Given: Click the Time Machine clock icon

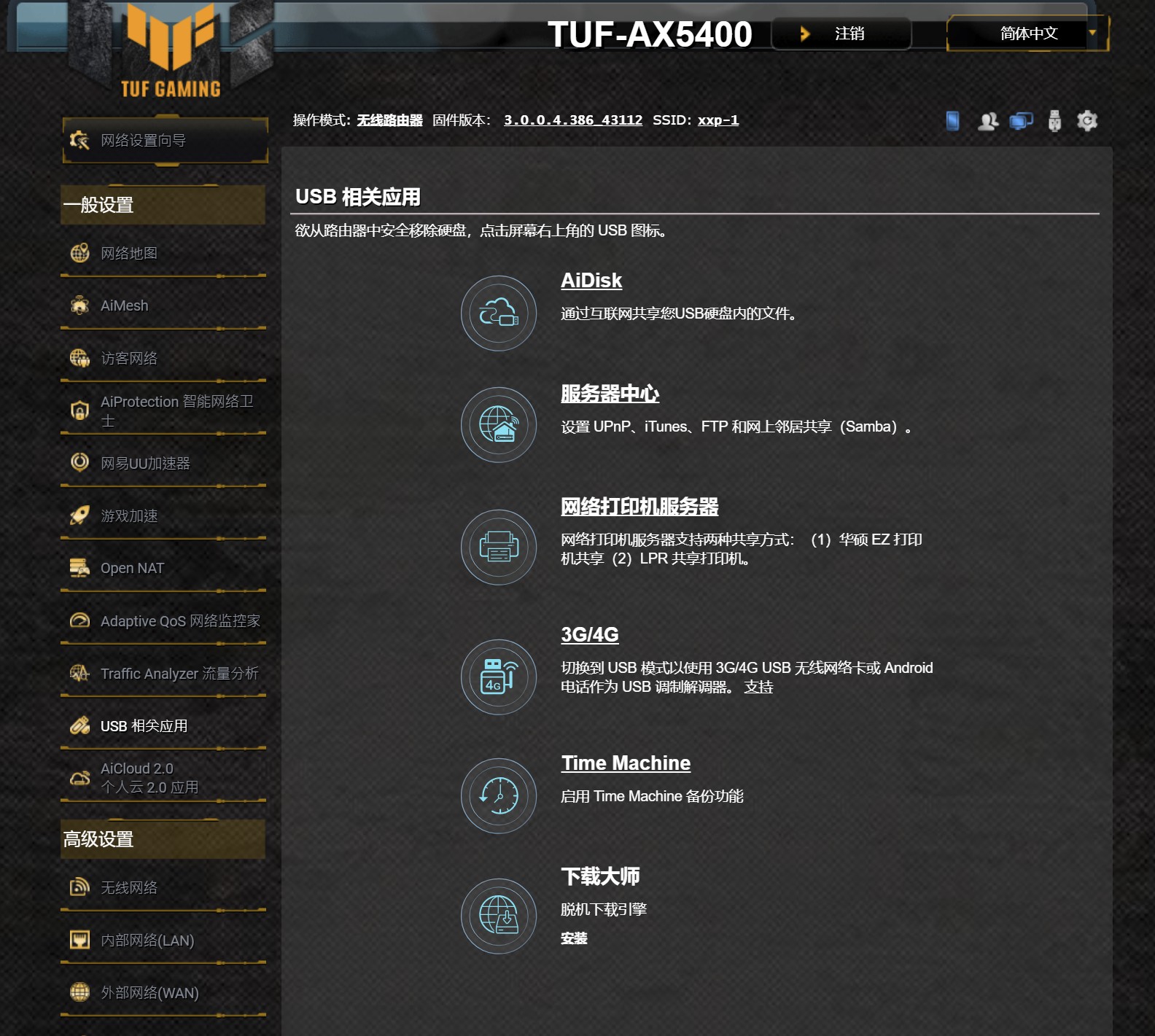Looking at the screenshot, I should [498, 796].
